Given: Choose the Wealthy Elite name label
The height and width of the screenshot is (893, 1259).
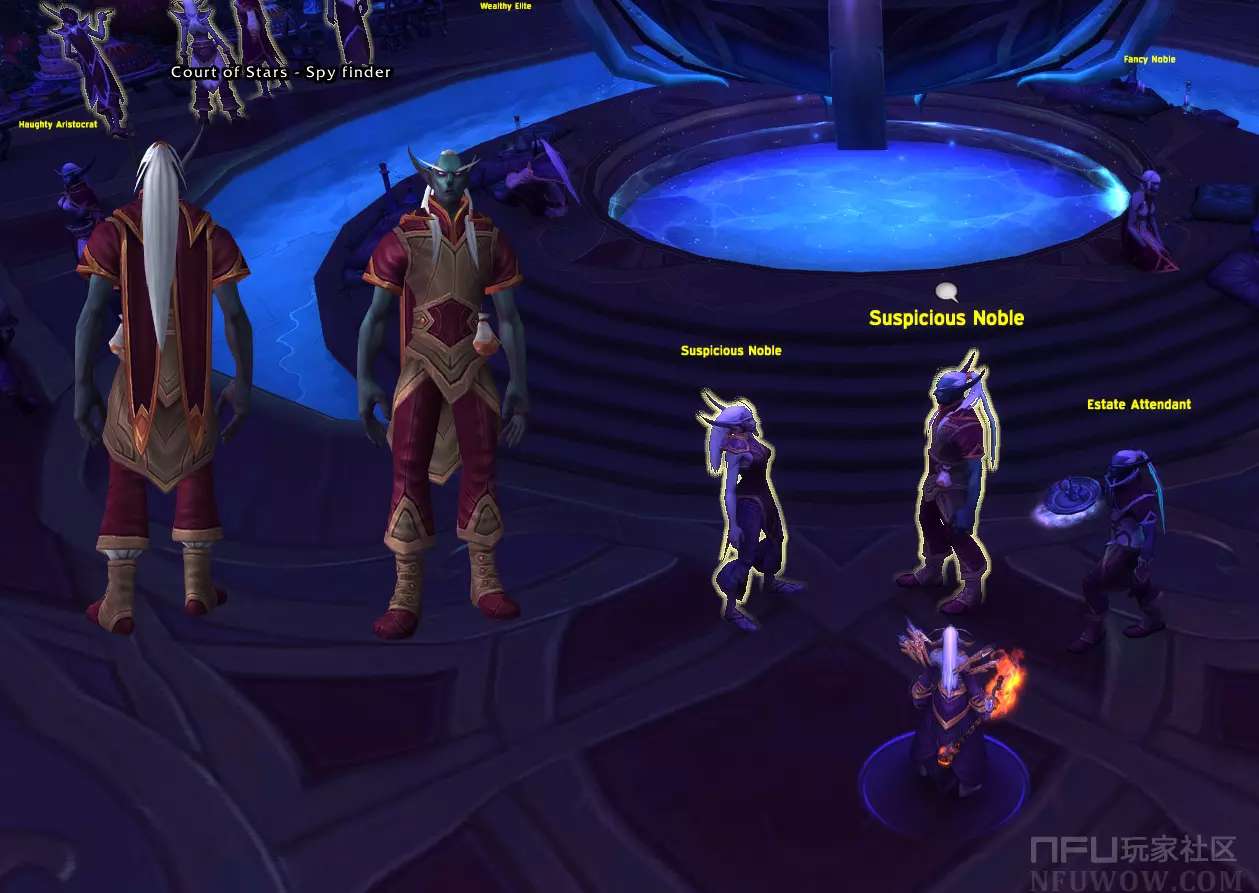Looking at the screenshot, I should 505,6.
